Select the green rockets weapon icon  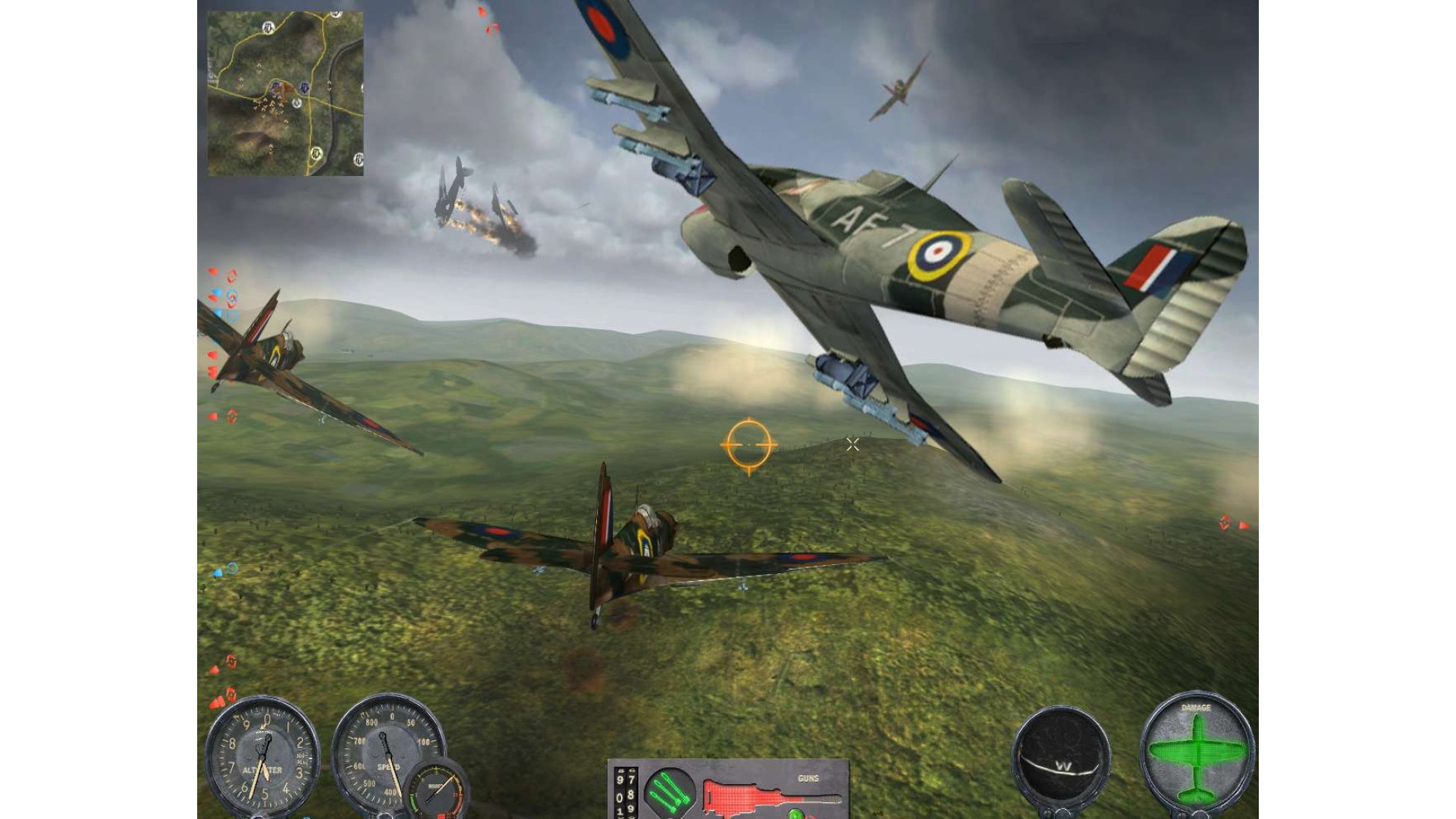[x=669, y=791]
